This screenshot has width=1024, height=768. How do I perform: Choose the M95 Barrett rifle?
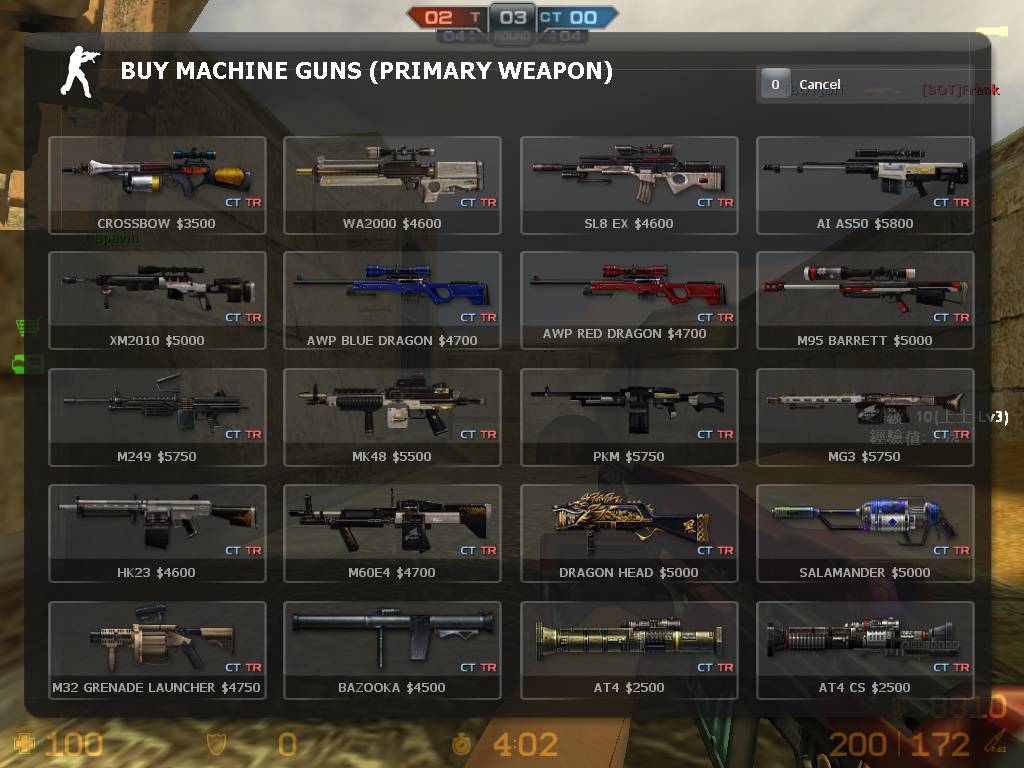[x=865, y=300]
